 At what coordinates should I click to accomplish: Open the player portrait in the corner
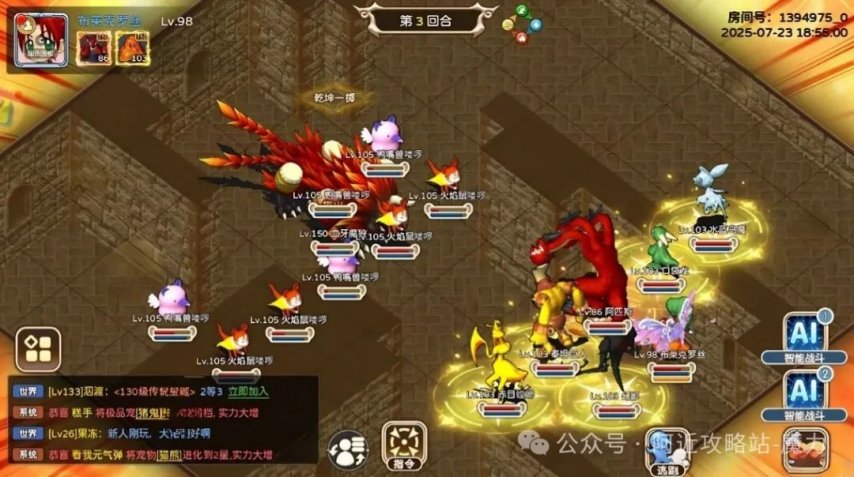tap(41, 41)
